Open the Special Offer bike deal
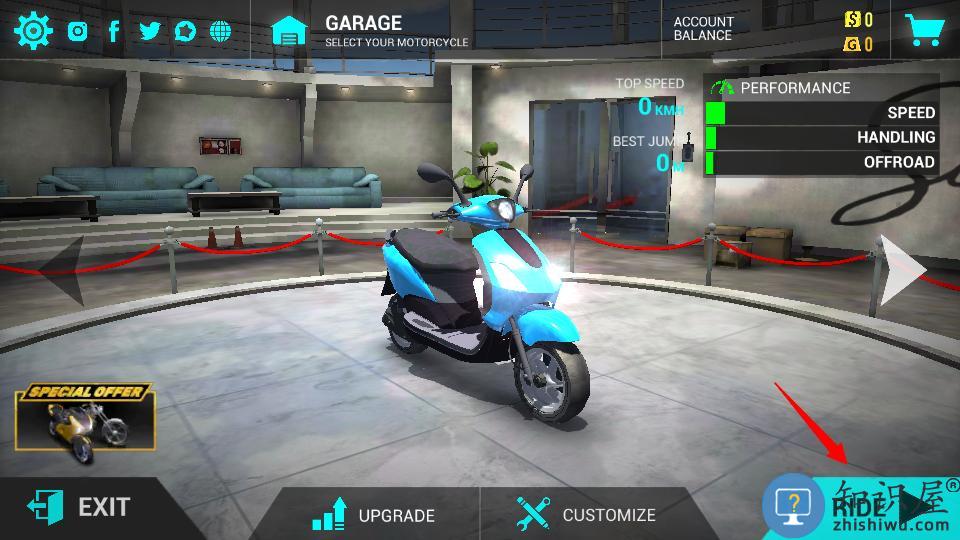The height and width of the screenshot is (540, 960). pyautogui.click(x=86, y=421)
